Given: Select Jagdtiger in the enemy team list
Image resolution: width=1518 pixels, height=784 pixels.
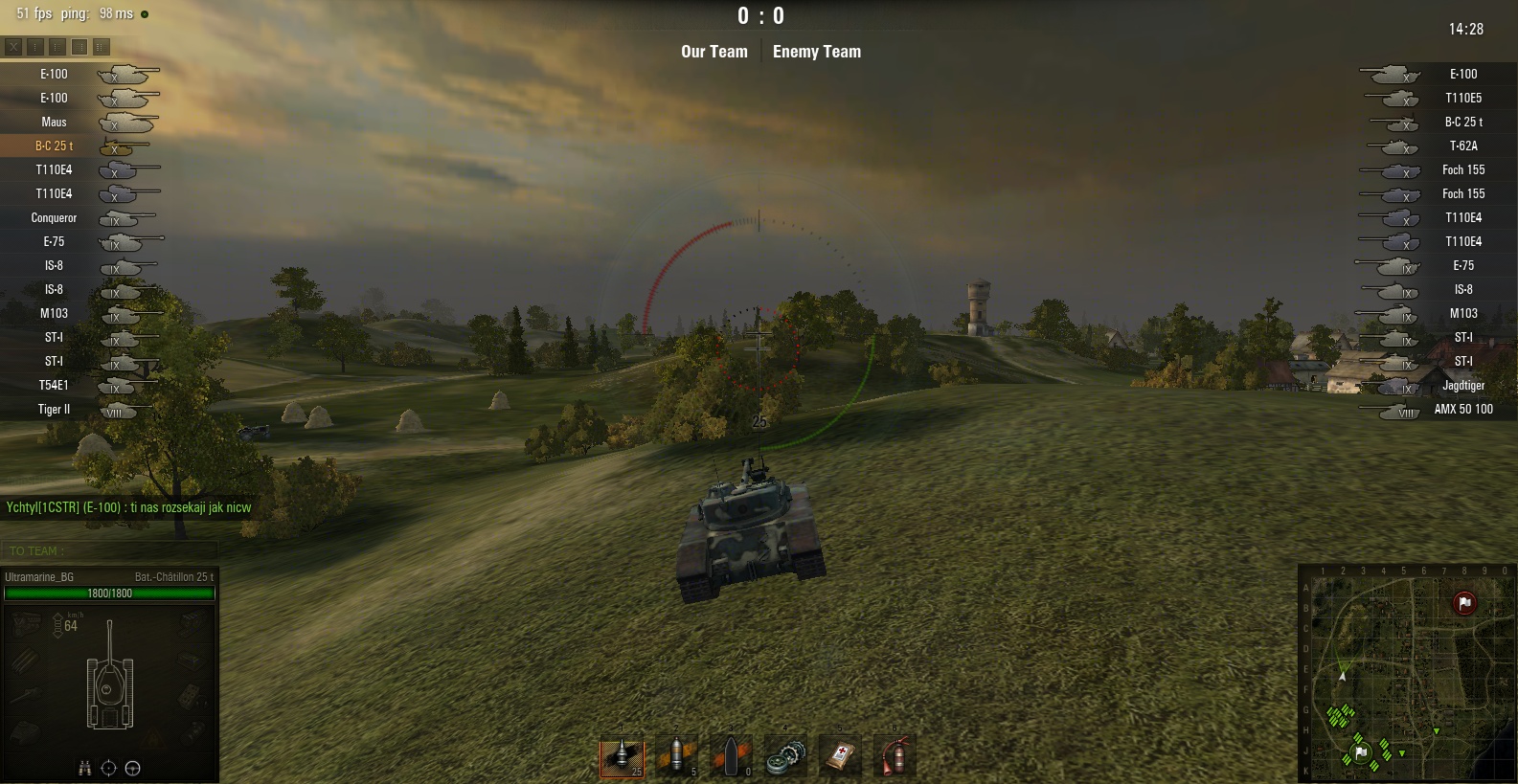Looking at the screenshot, I should [x=1462, y=385].
